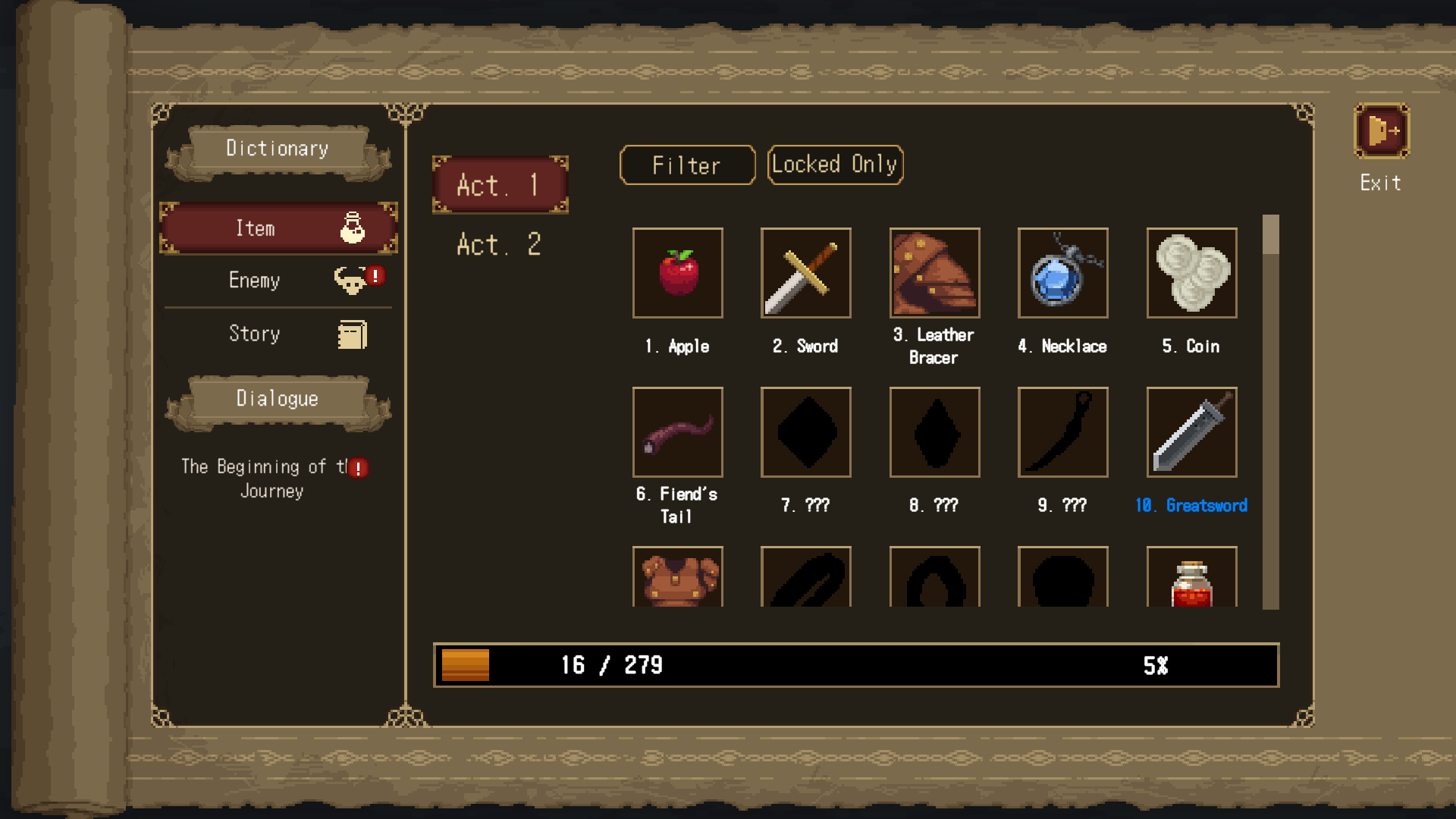Select The Beginning of the Journey dialogue
The width and height of the screenshot is (1456, 819).
pos(273,478)
